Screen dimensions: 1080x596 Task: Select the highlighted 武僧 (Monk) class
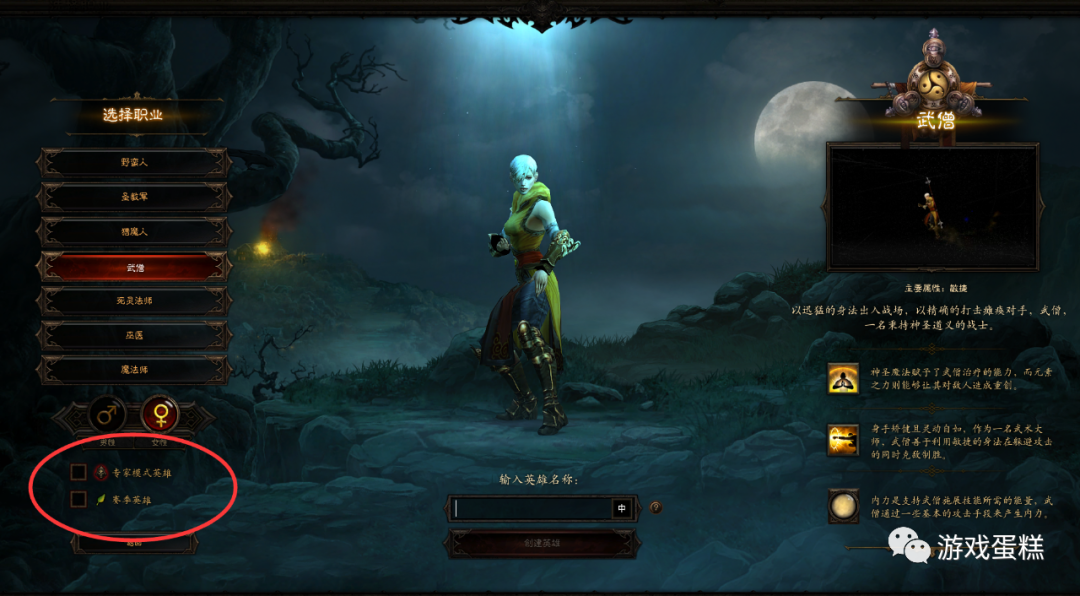coord(134,267)
